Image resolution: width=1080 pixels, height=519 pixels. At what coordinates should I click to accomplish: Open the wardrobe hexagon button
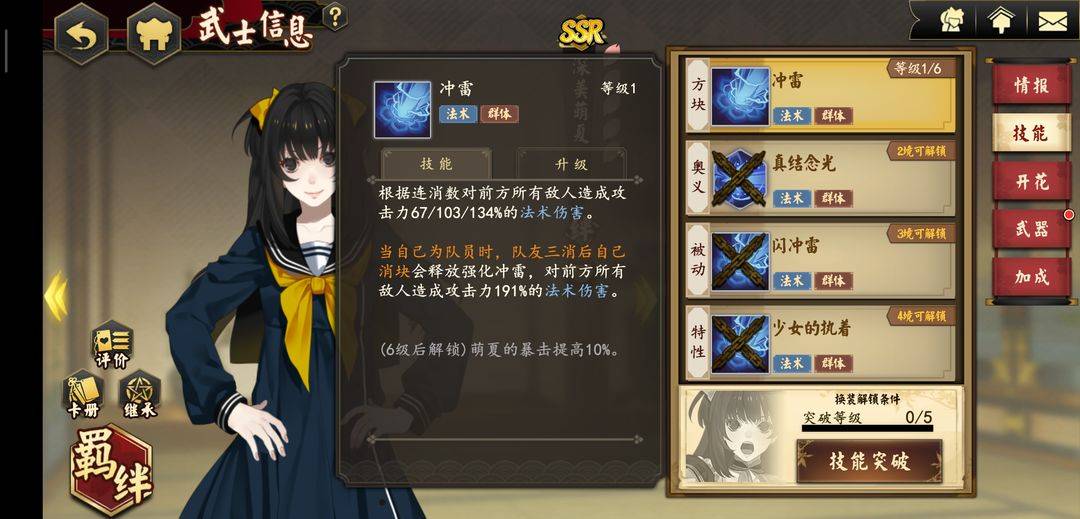tap(152, 34)
